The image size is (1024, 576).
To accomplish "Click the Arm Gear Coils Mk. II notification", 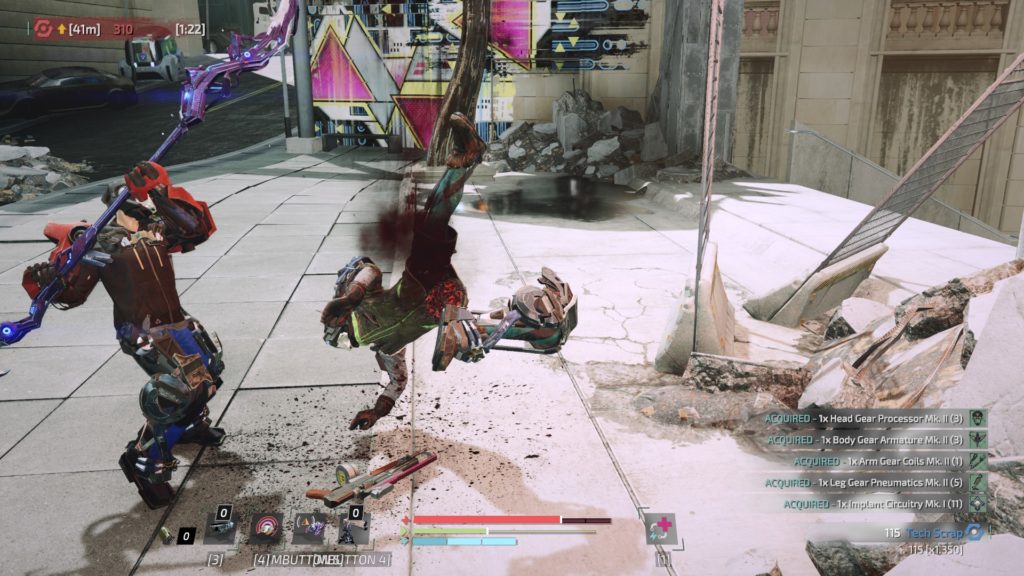I will 880,461.
